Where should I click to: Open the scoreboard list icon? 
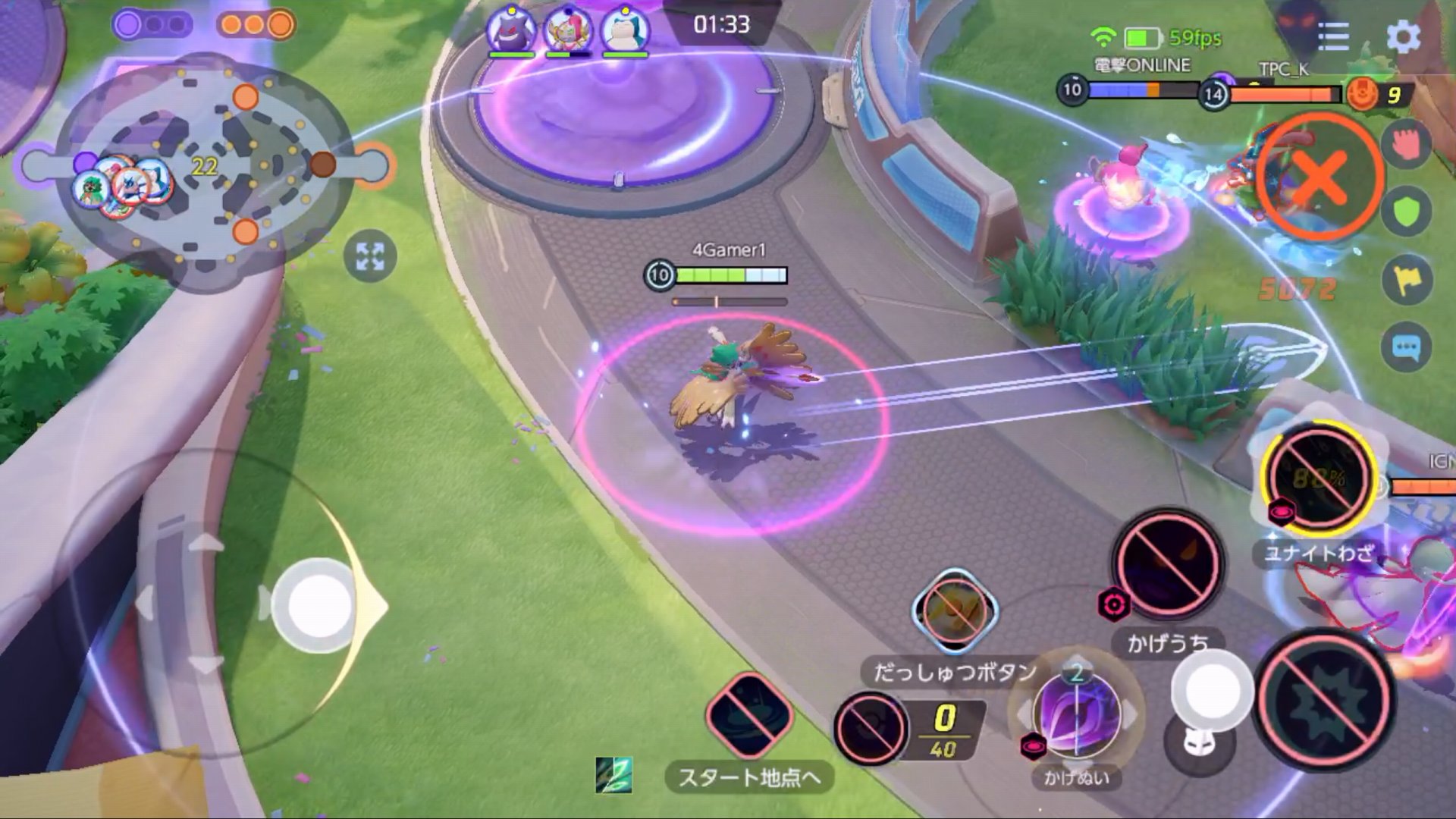coord(1333,36)
